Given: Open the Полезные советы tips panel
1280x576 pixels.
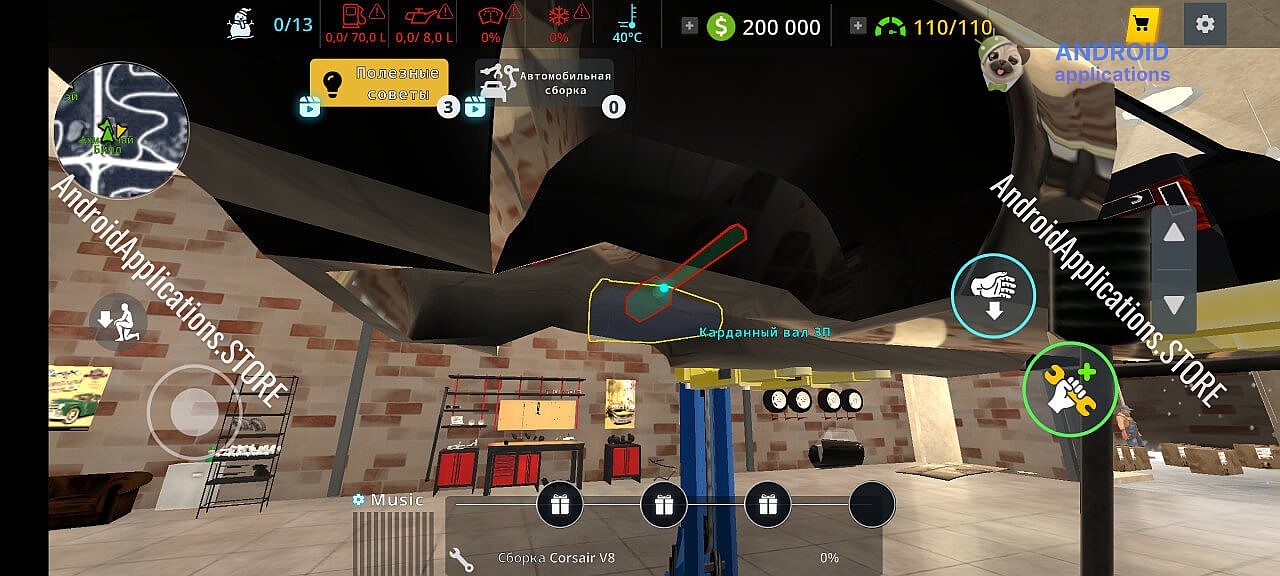Looking at the screenshot, I should [x=379, y=83].
